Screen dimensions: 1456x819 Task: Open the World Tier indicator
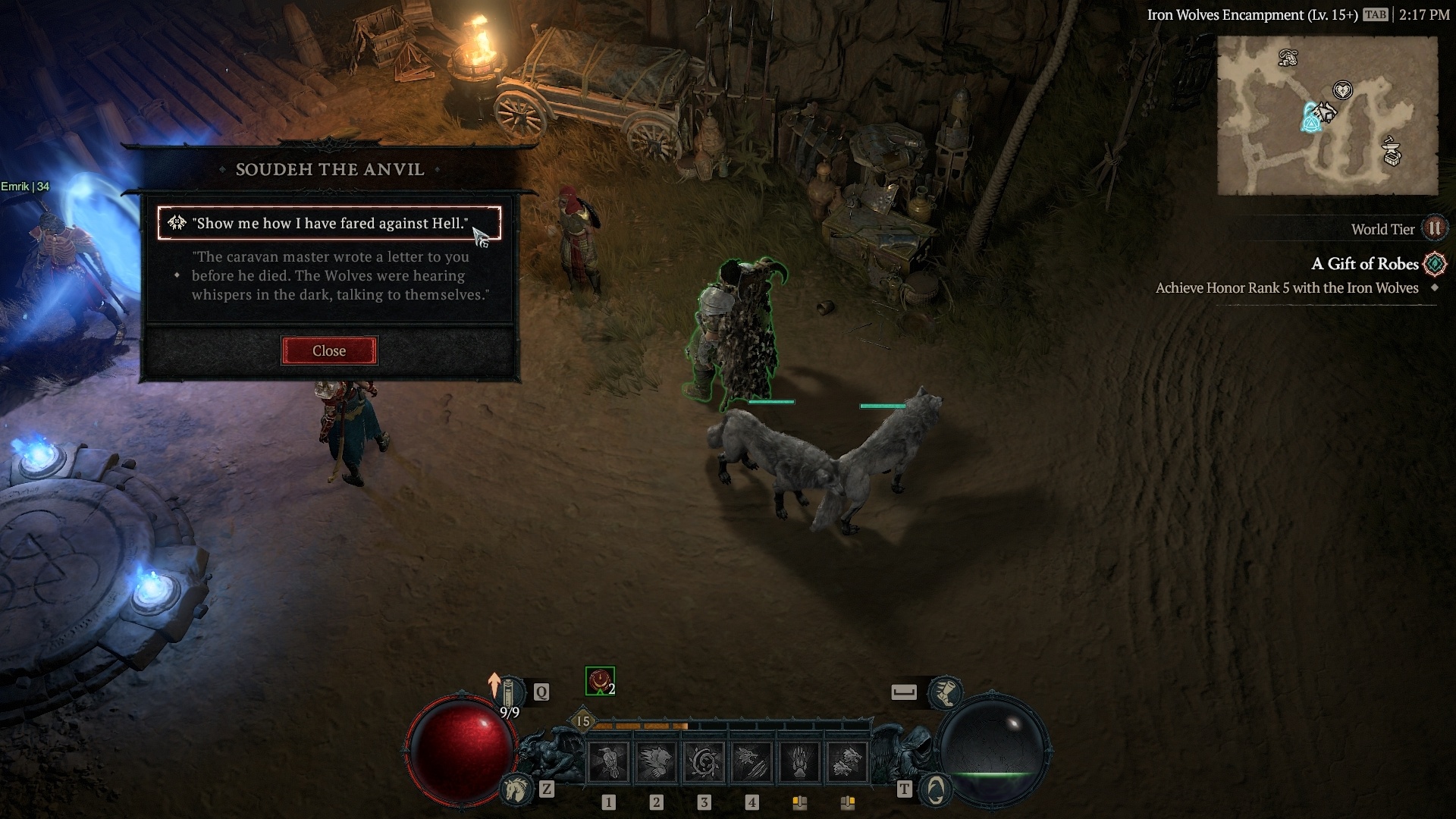1434,229
